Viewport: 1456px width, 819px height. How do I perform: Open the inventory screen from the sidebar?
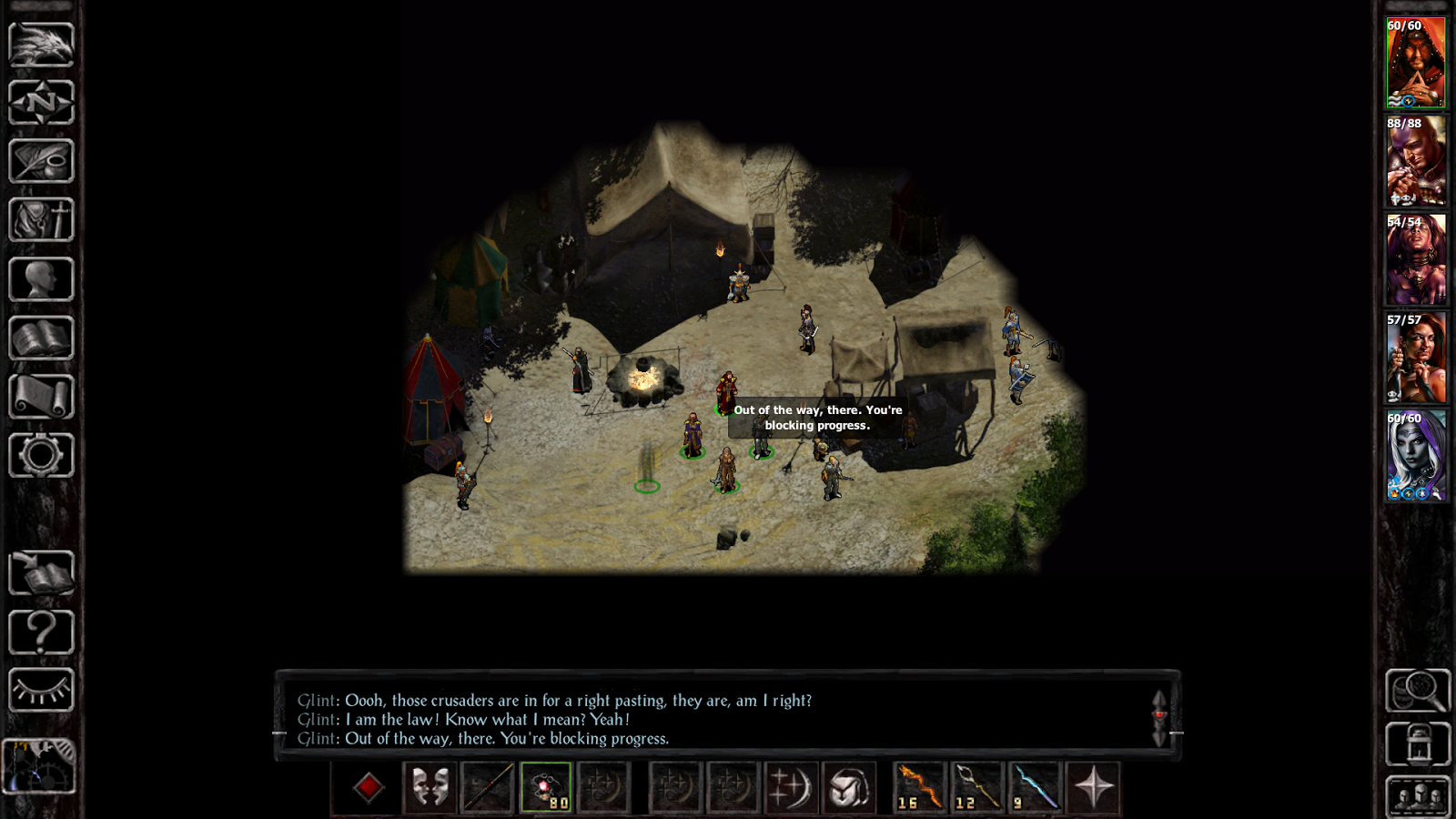[x=41, y=218]
